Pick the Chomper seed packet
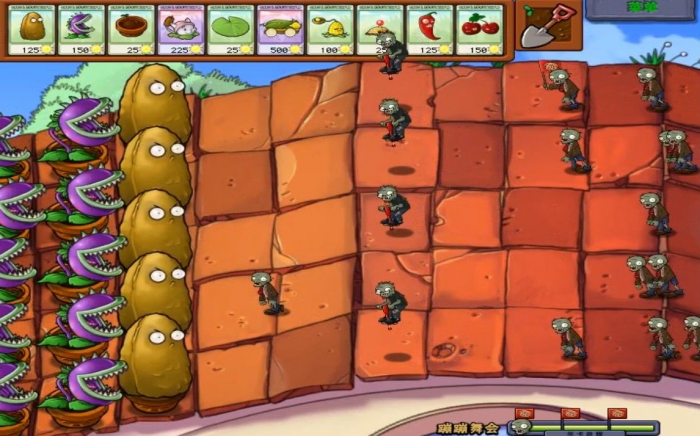The height and width of the screenshot is (436, 700). click(x=82, y=29)
